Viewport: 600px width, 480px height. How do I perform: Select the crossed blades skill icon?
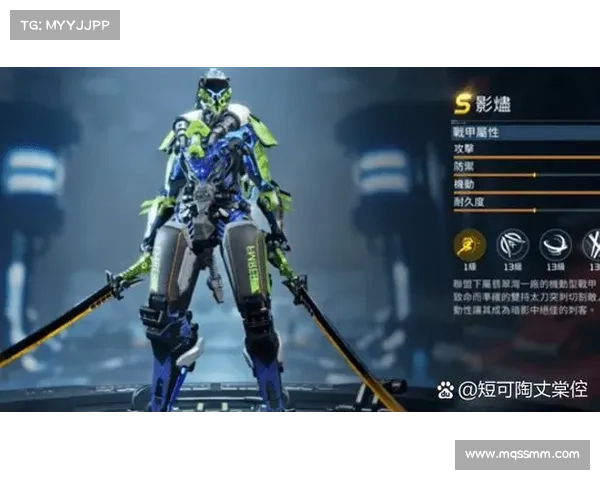pyautogui.click(x=591, y=244)
